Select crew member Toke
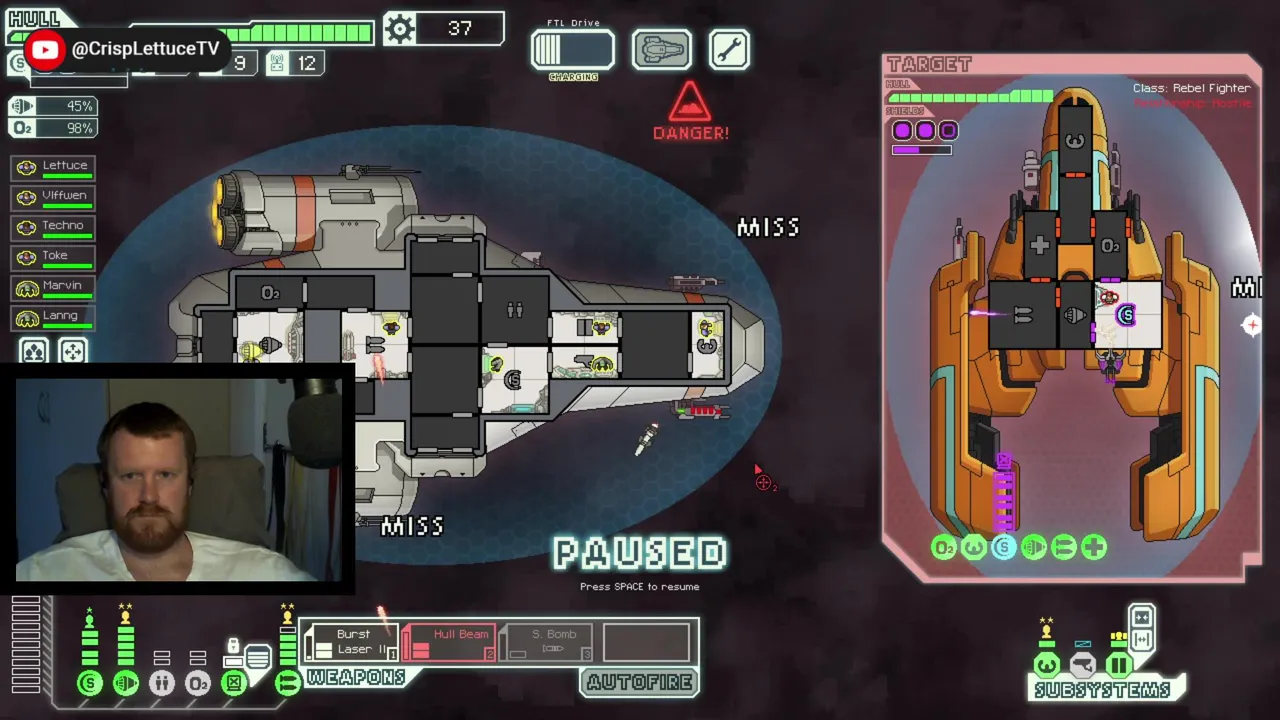 (x=54, y=258)
